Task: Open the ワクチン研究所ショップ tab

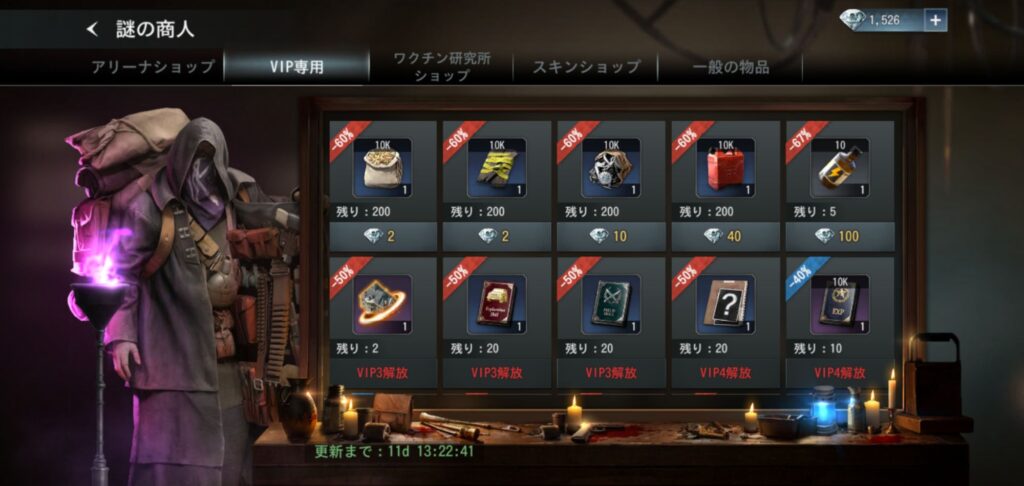Action: pos(441,67)
